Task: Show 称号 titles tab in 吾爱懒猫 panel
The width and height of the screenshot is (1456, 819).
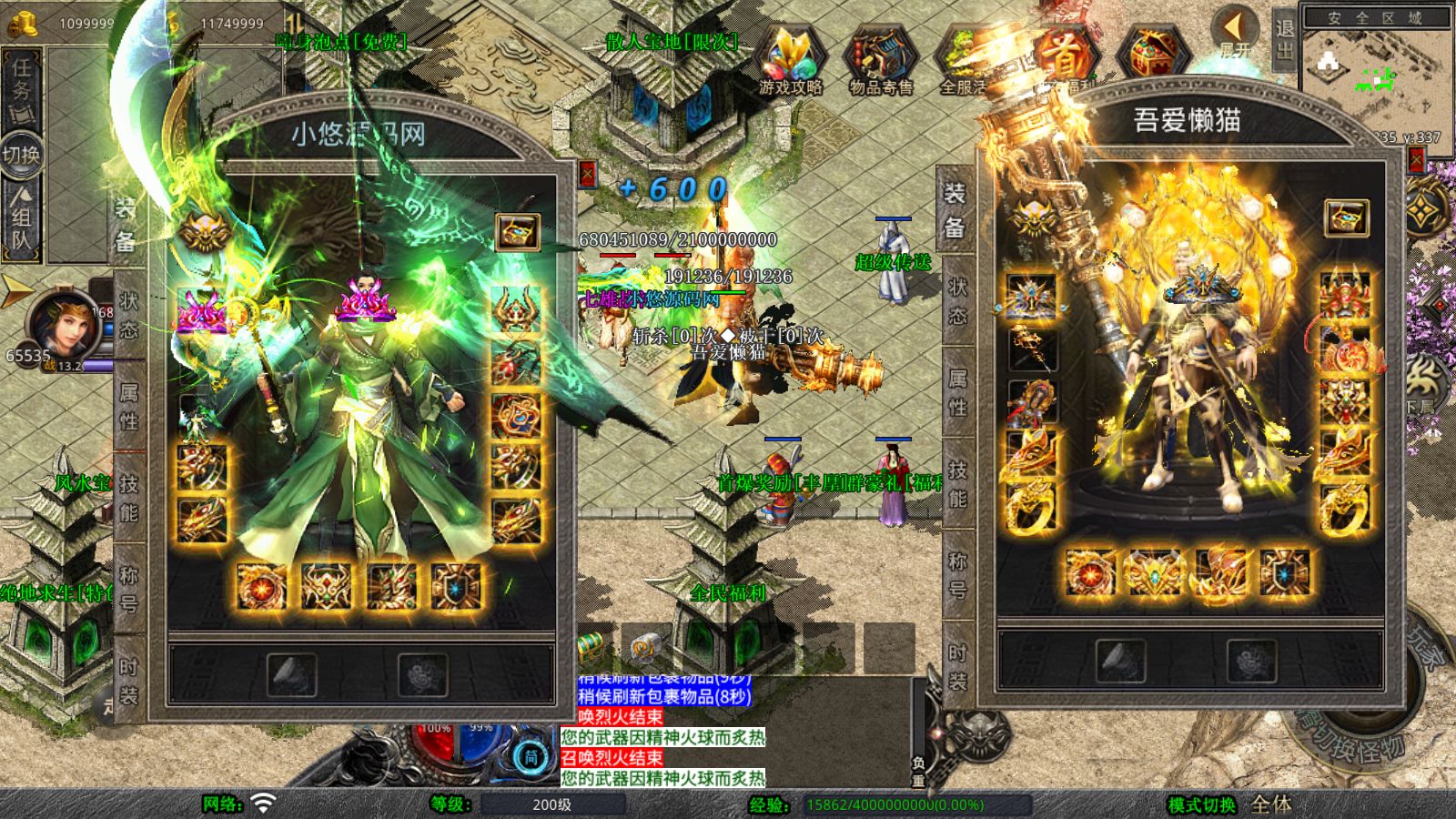Action: pos(957,574)
